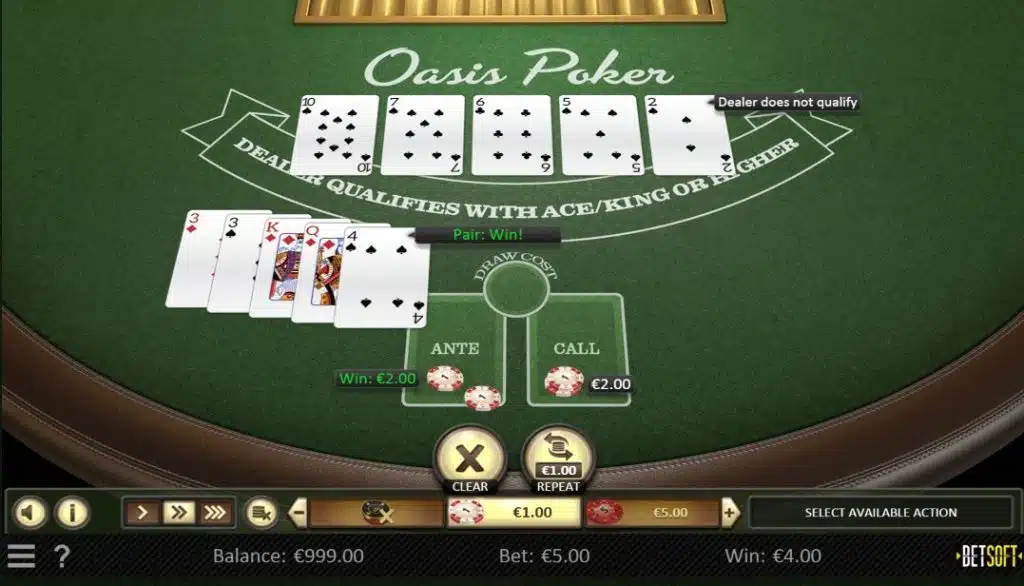
Task: Open the hamburger menu
Action: (21, 556)
